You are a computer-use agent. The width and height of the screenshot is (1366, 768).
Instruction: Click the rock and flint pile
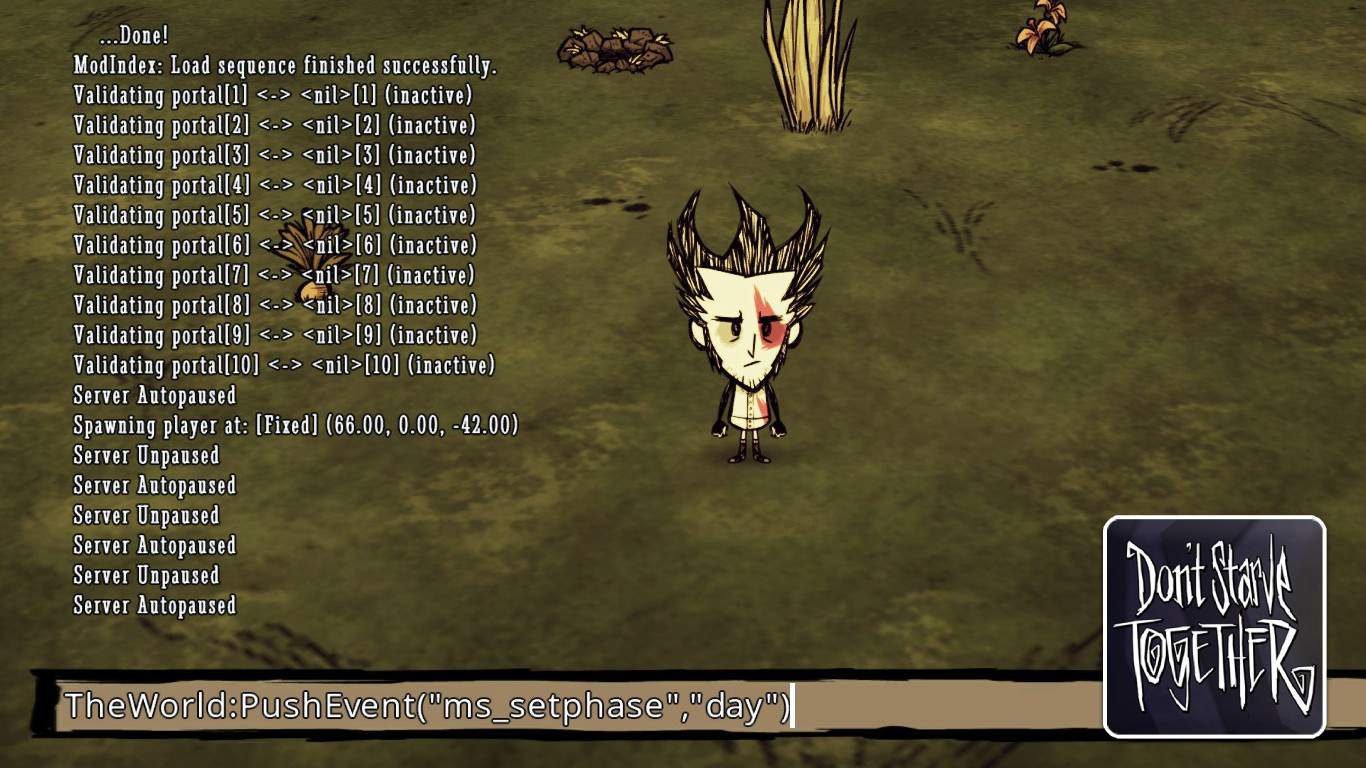615,45
